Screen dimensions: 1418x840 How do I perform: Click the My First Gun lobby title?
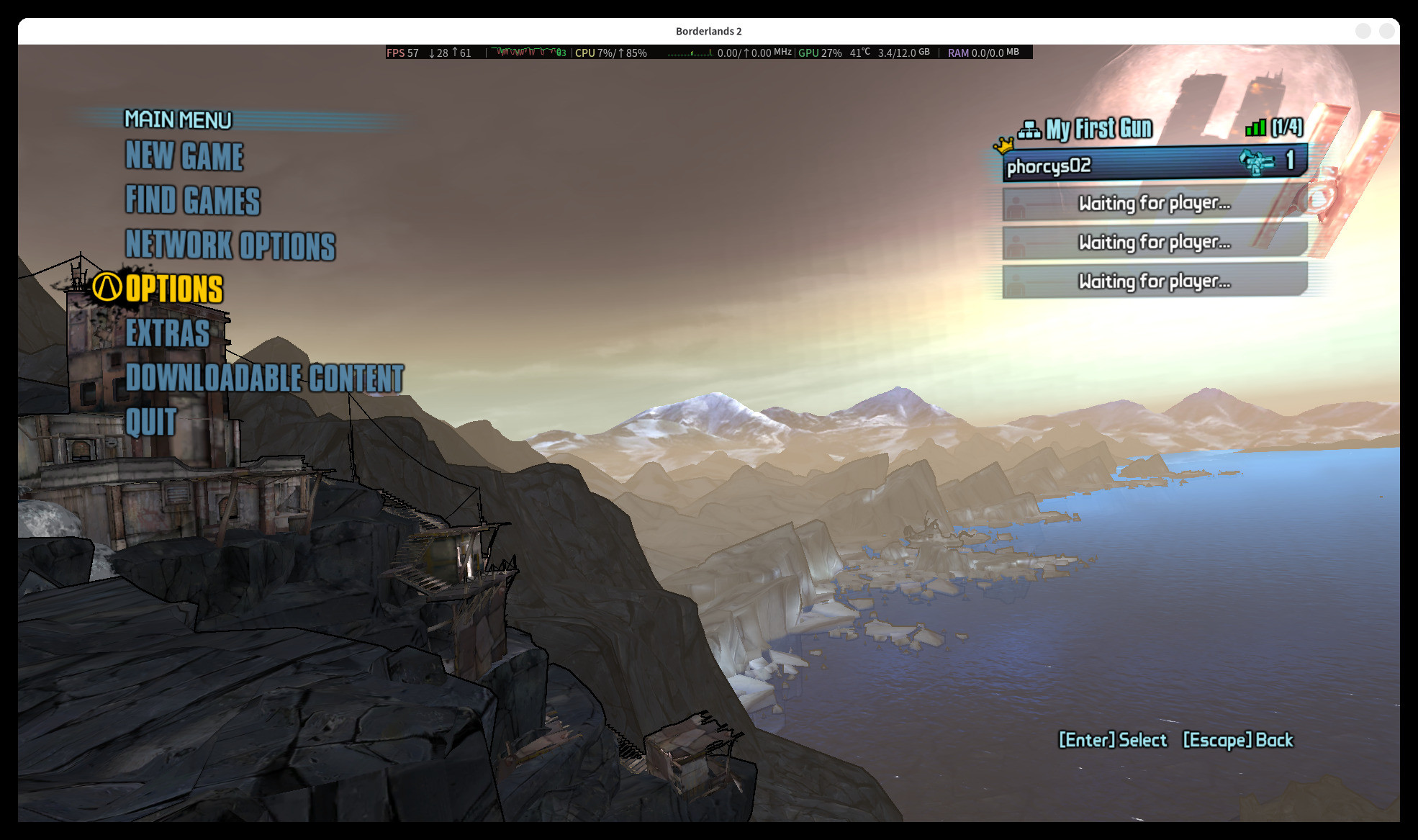coord(1098,129)
